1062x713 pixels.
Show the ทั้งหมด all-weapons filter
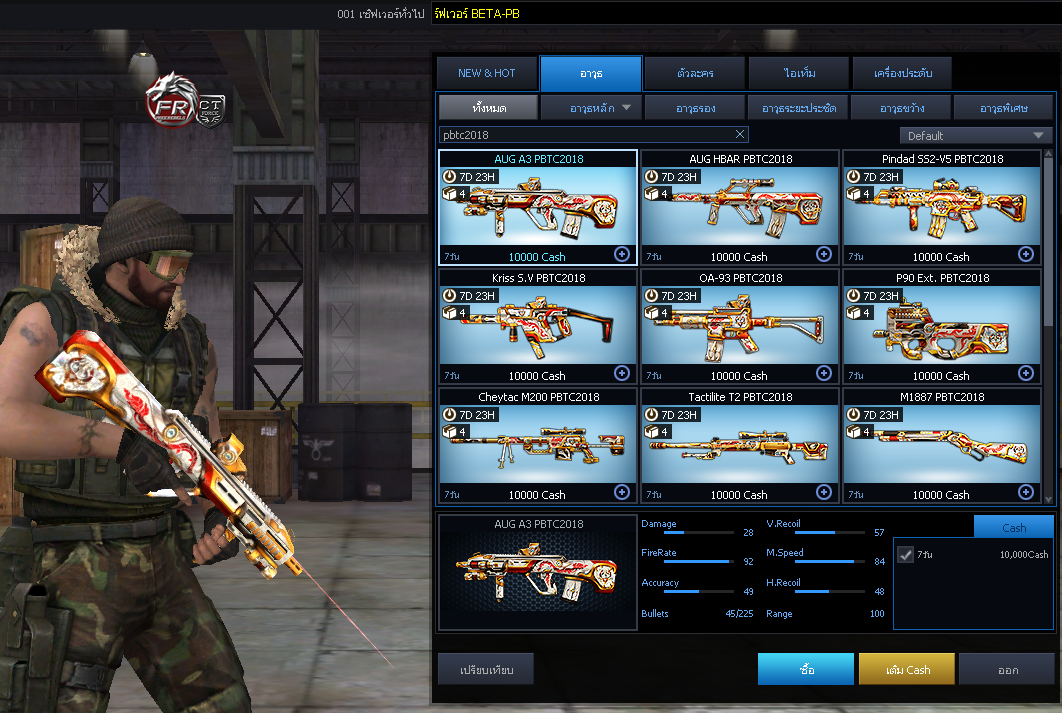[x=489, y=107]
